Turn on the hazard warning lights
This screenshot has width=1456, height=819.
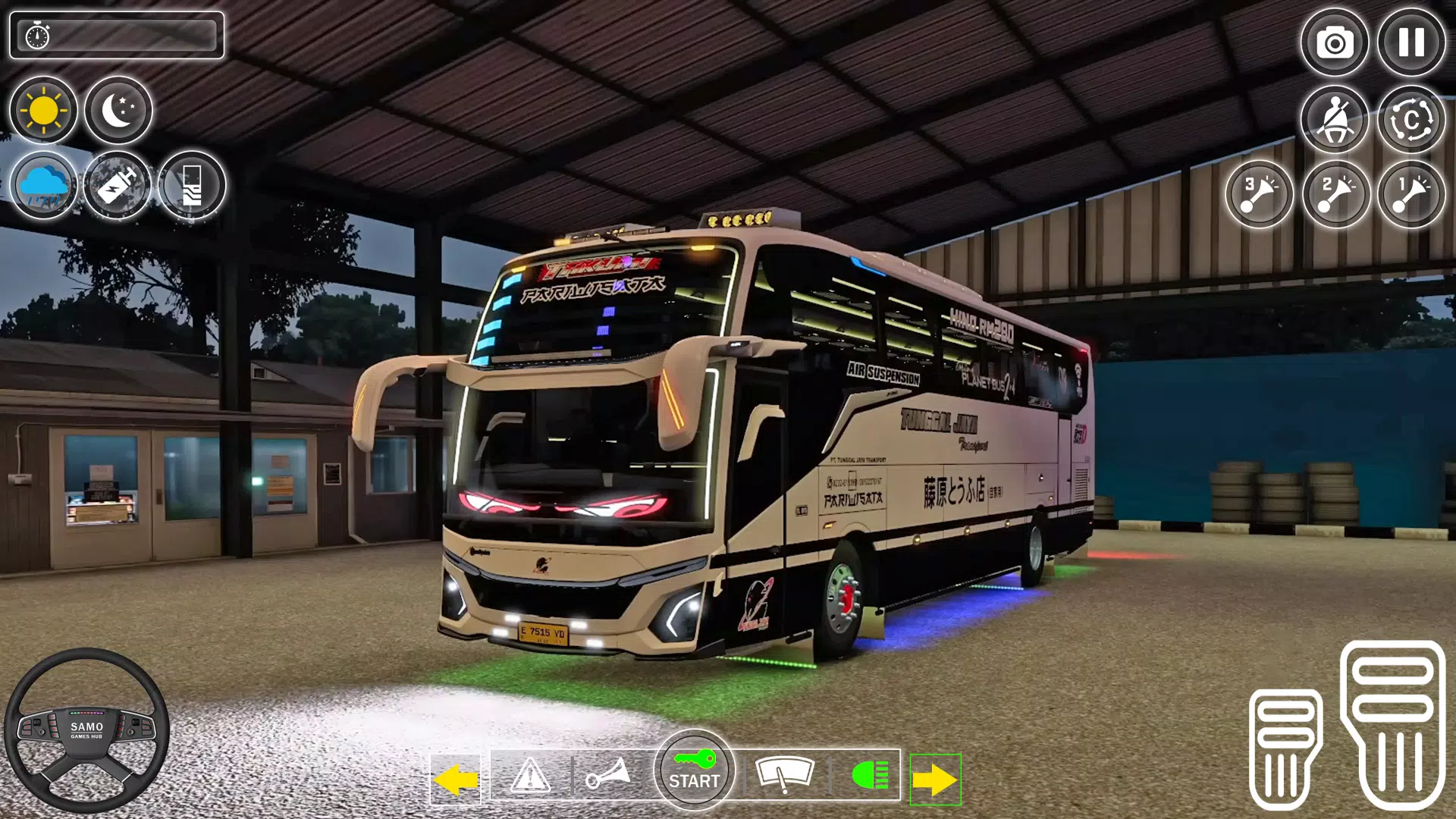tap(531, 775)
